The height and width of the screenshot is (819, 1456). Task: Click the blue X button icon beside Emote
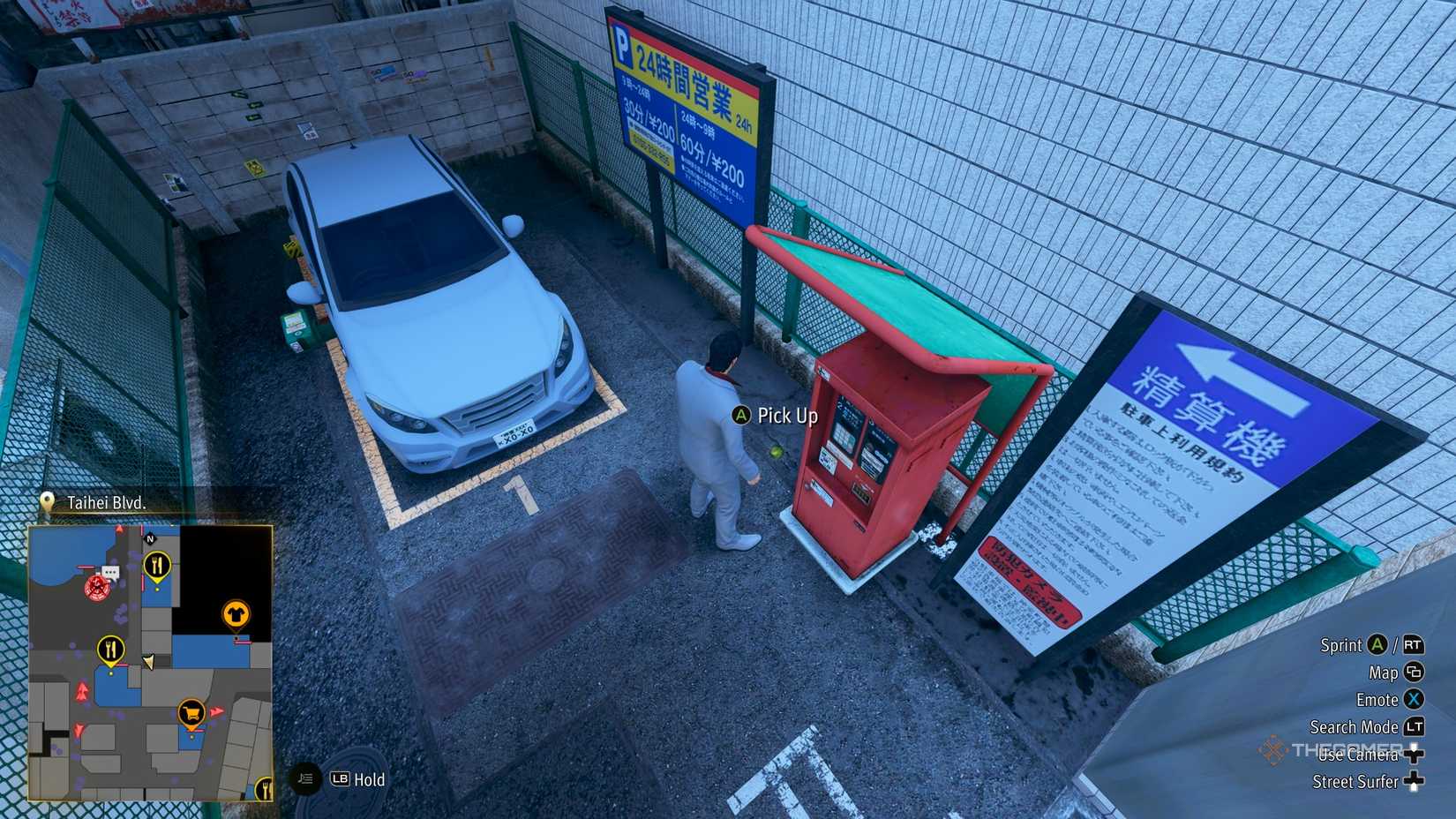click(x=1414, y=700)
